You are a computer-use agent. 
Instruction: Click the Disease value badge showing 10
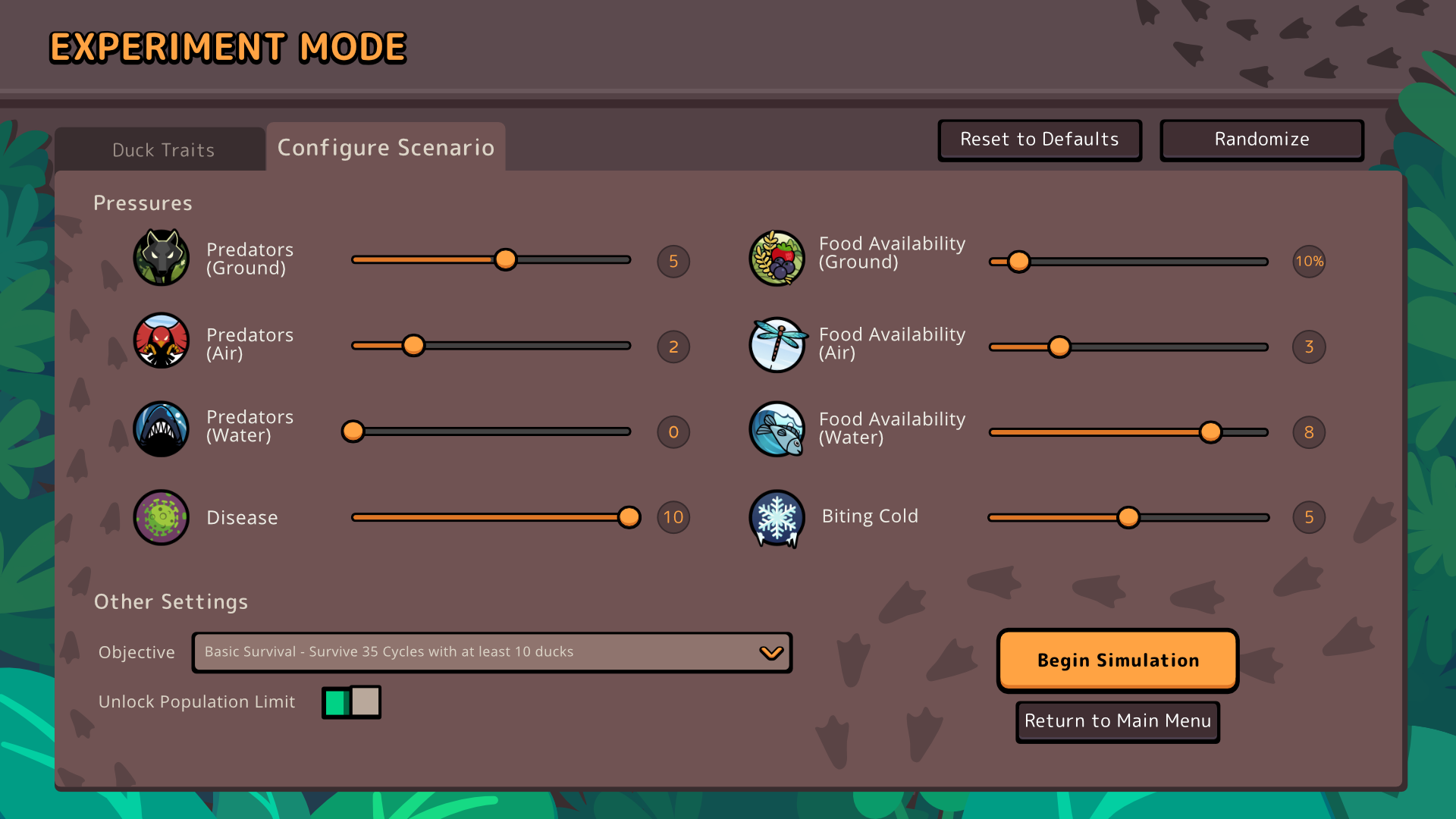point(672,517)
